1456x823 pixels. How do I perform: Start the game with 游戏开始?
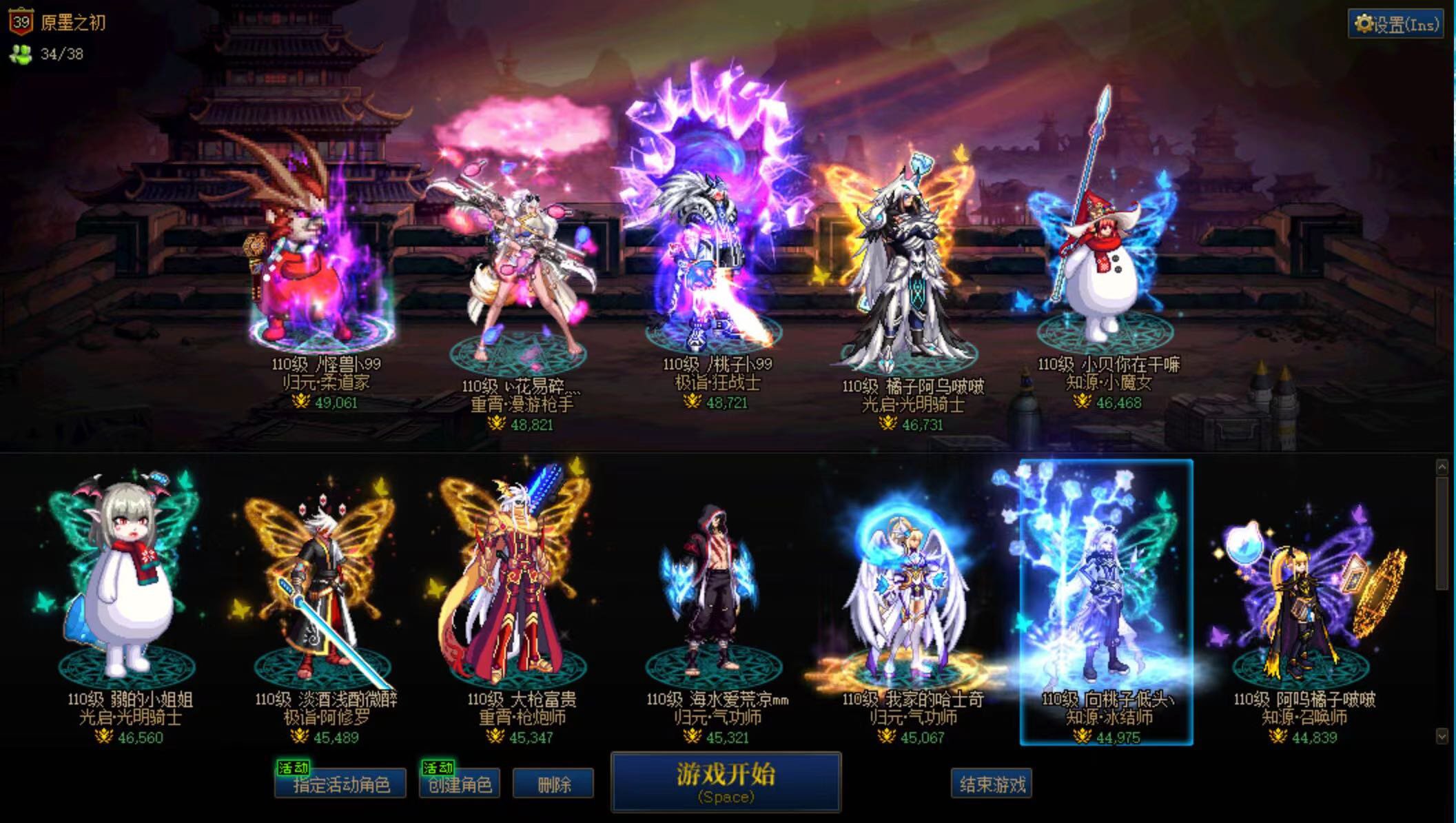[x=726, y=782]
